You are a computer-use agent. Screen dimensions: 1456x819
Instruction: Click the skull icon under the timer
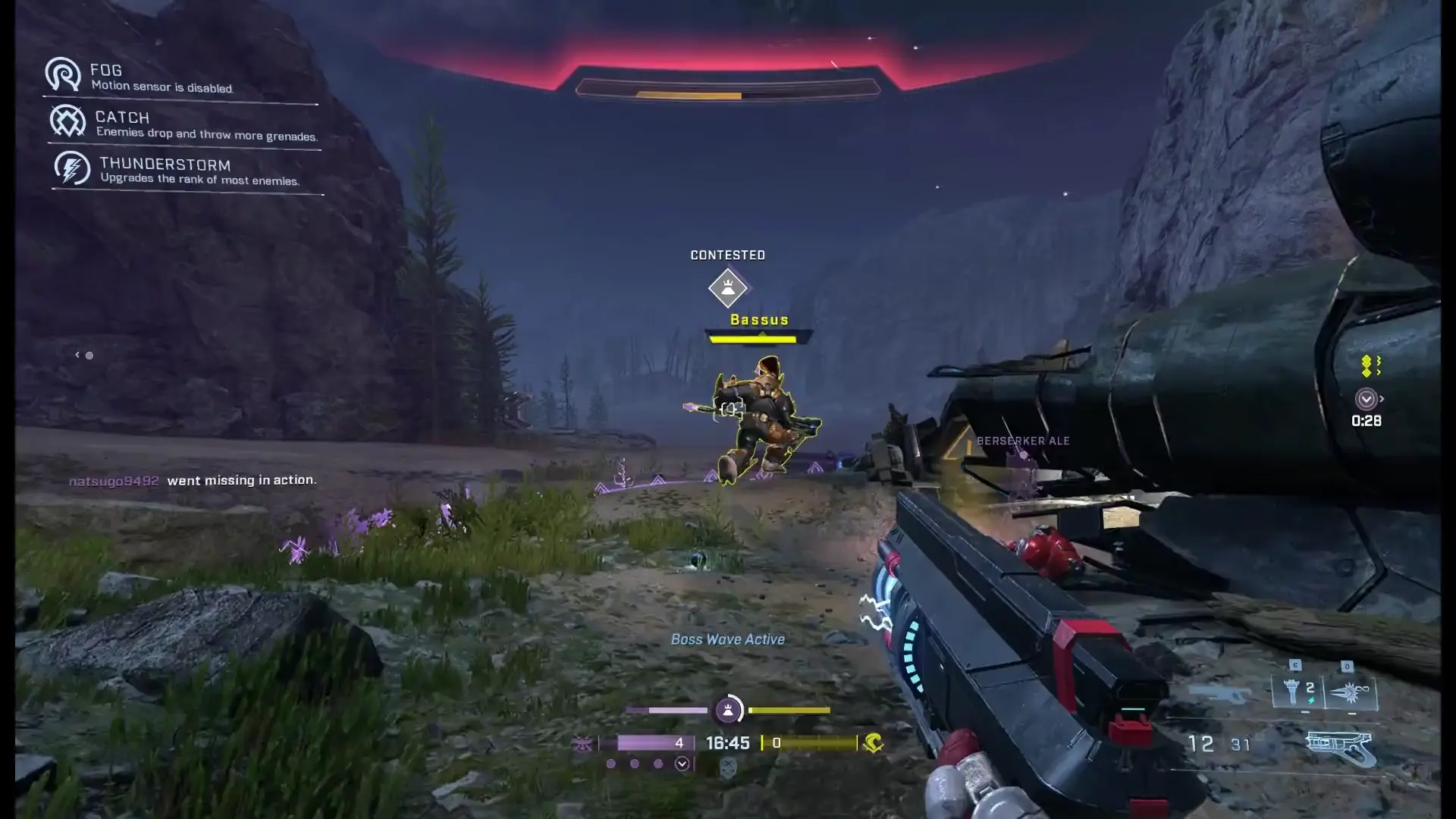[x=728, y=769]
